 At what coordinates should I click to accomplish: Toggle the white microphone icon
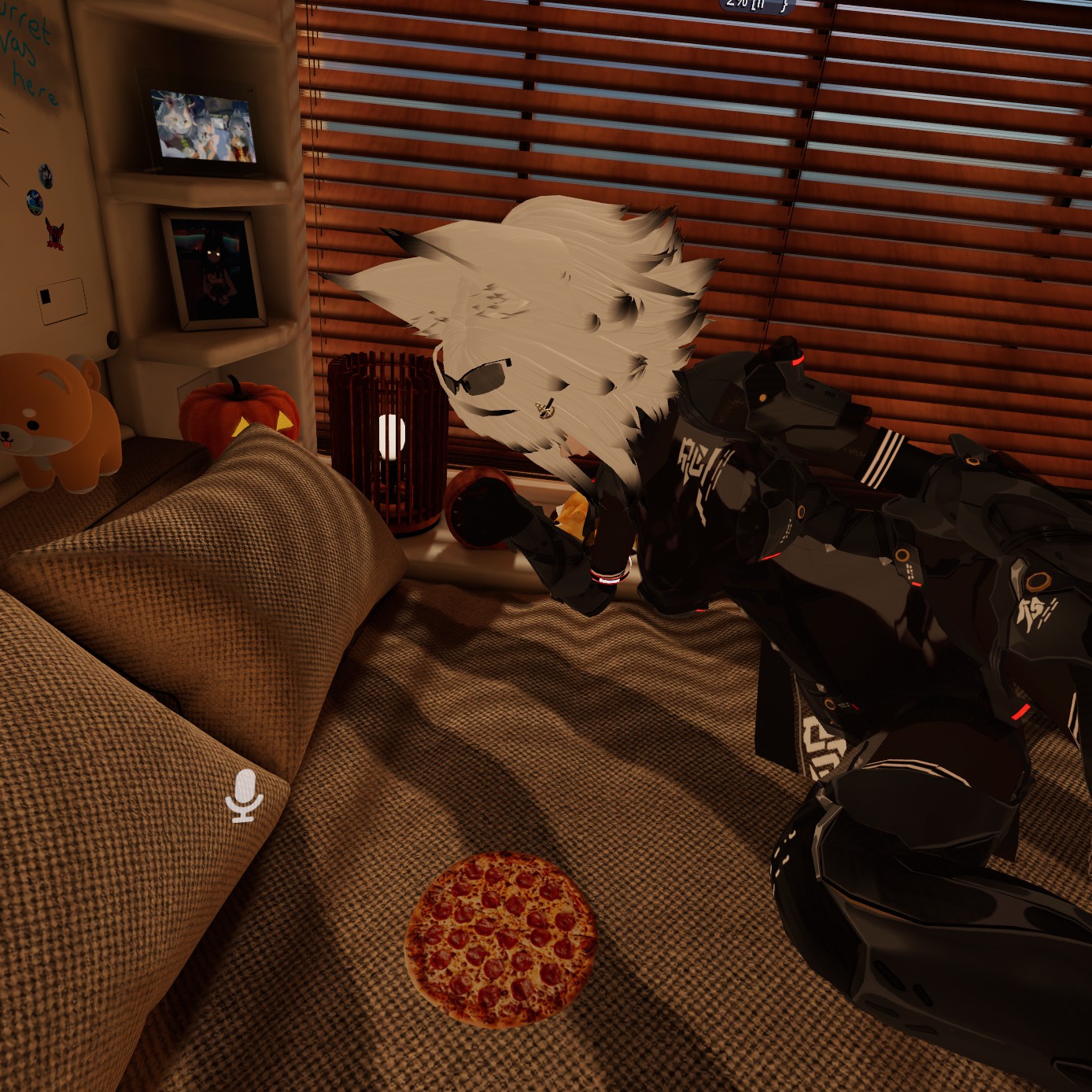tap(244, 795)
